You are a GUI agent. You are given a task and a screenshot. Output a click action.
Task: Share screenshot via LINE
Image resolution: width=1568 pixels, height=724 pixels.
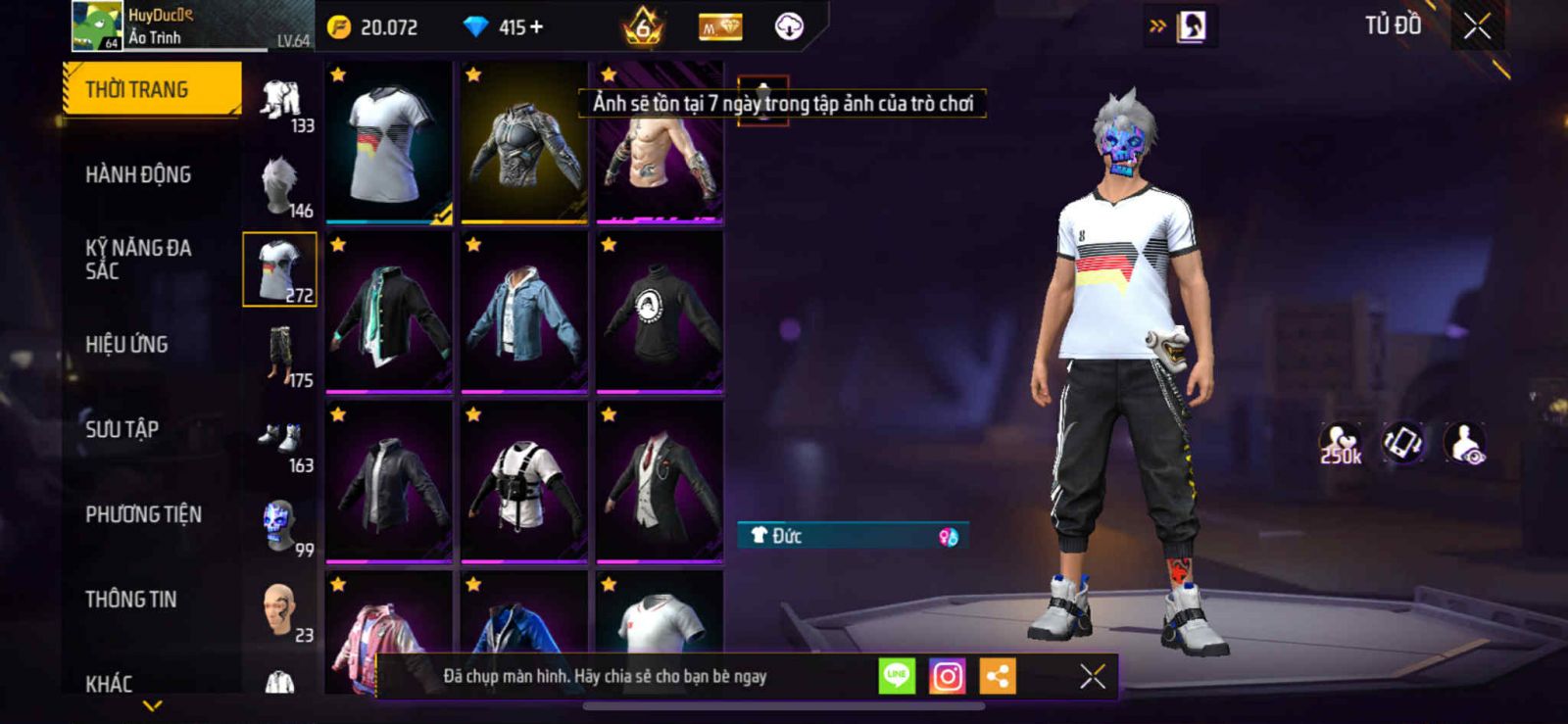pos(897,676)
